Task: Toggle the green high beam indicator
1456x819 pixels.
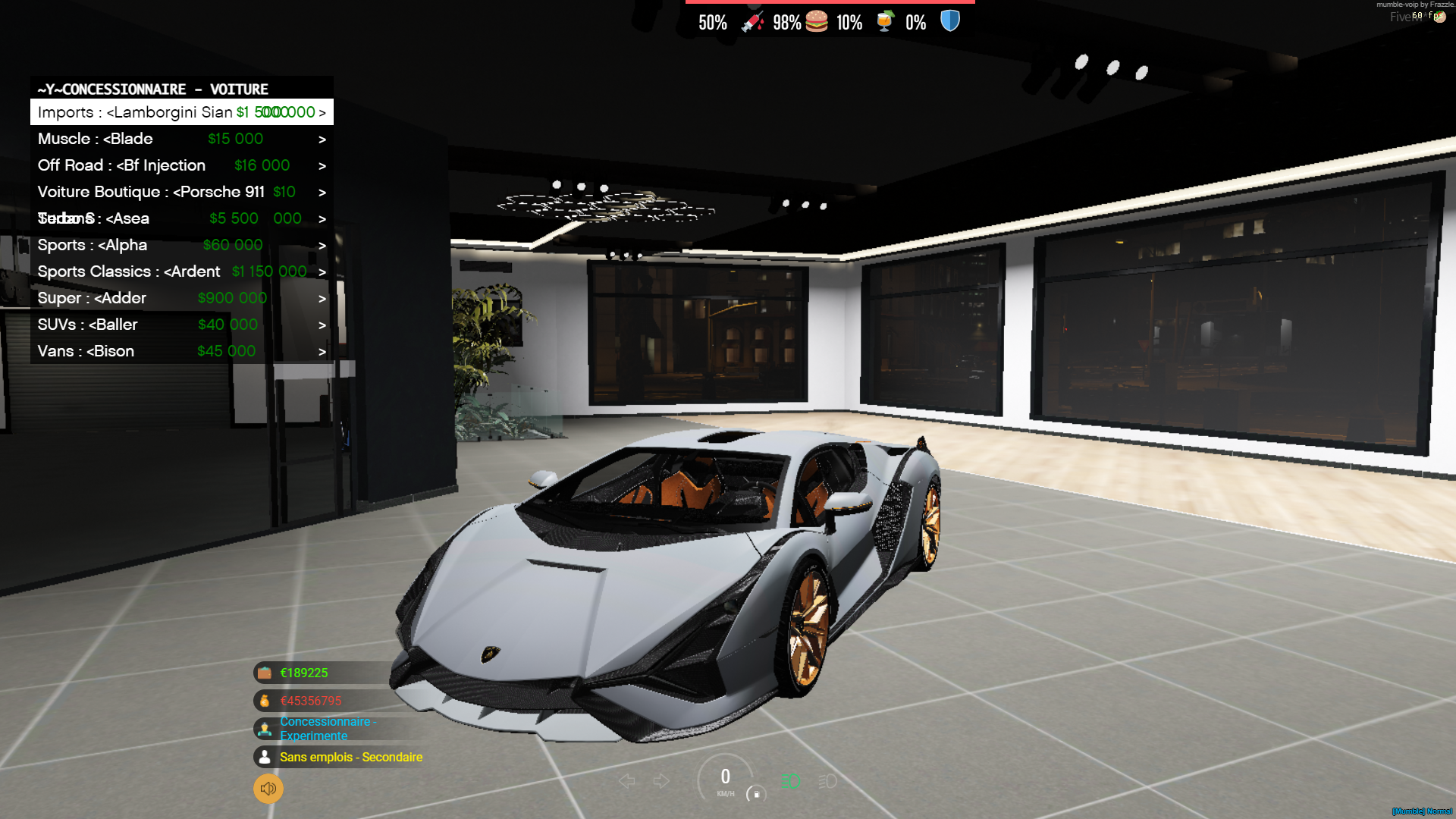Action: [789, 780]
